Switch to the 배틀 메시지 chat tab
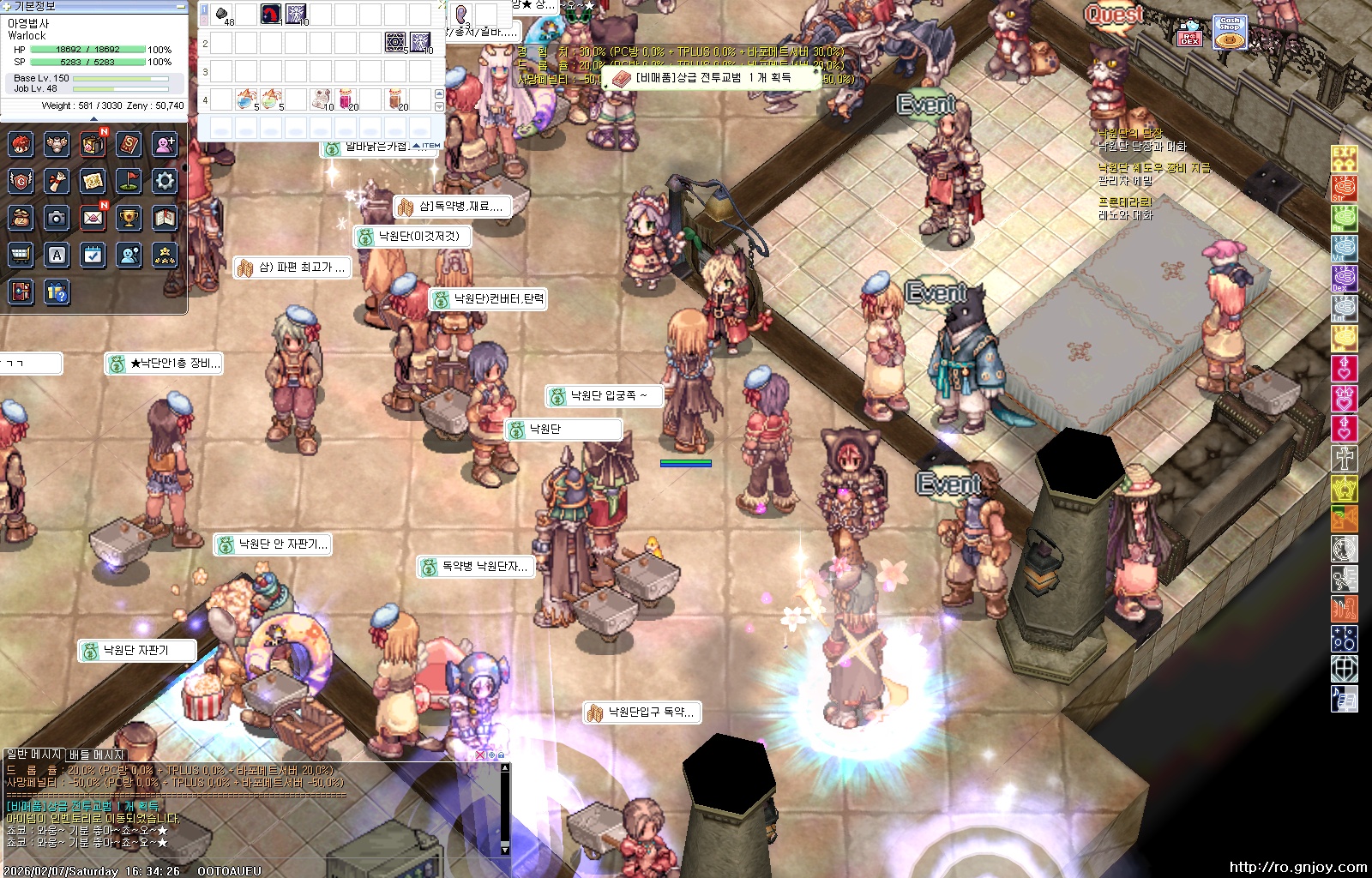This screenshot has width=1372, height=878. 96,755
